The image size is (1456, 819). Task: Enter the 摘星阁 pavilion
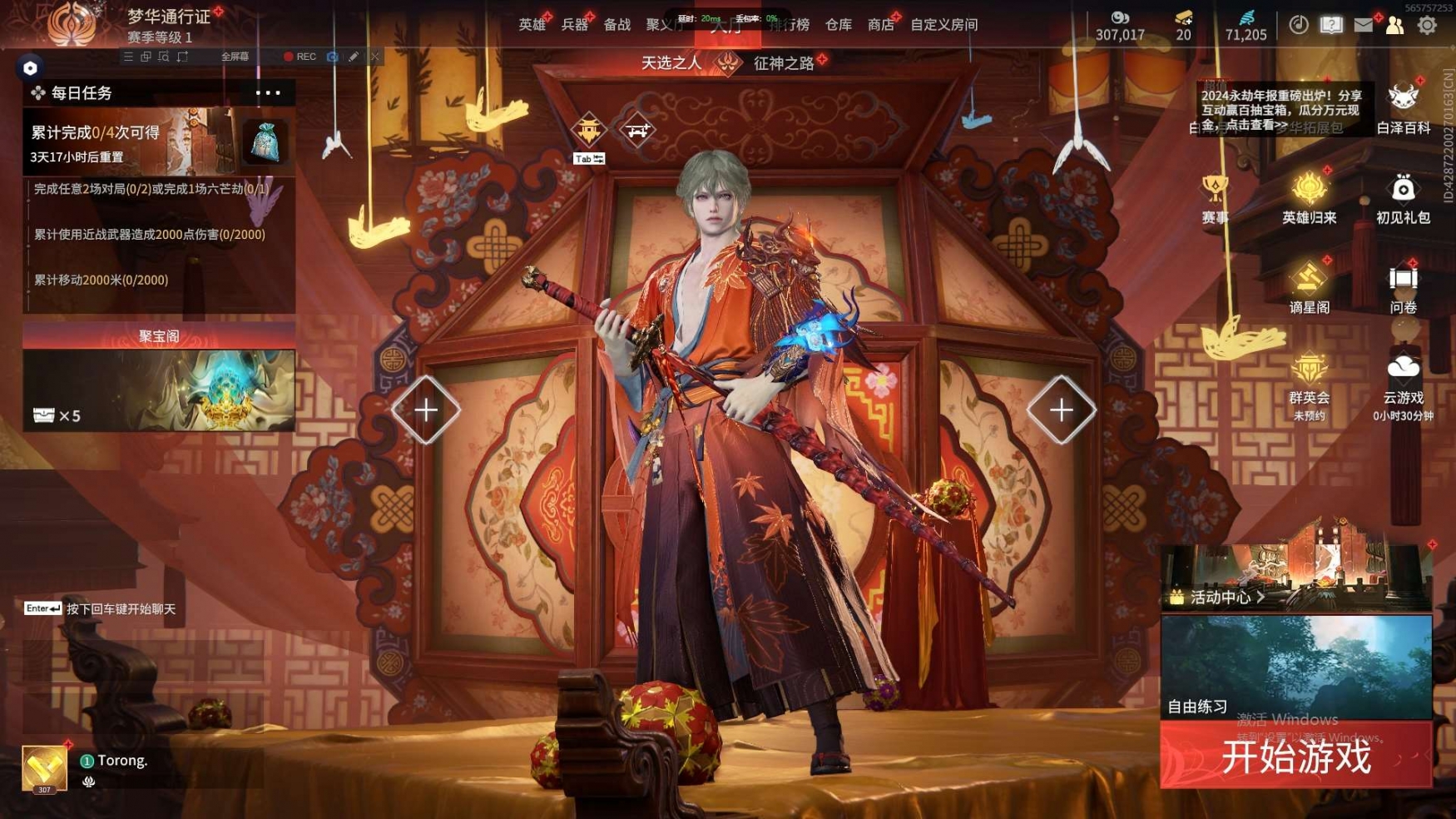[x=1309, y=288]
